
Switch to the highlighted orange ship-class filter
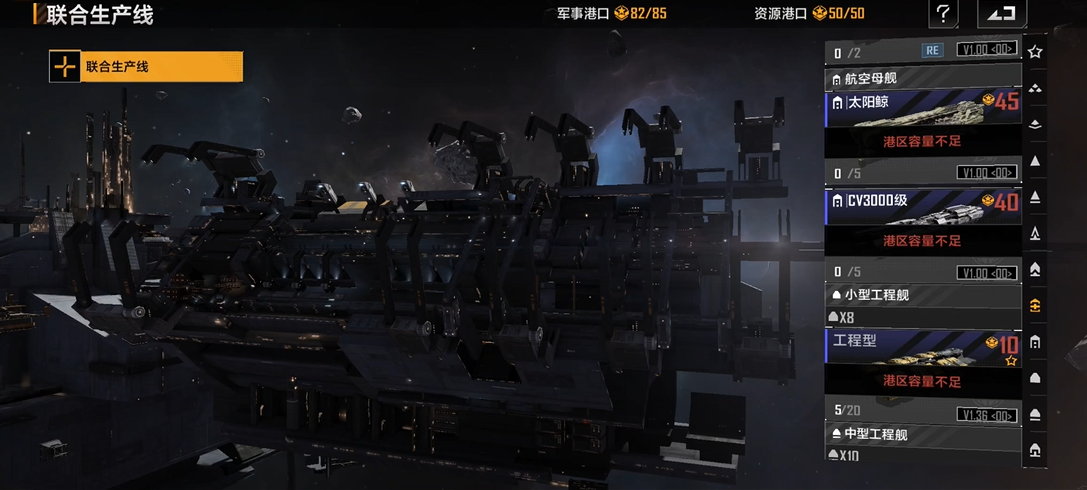click(x=1035, y=306)
